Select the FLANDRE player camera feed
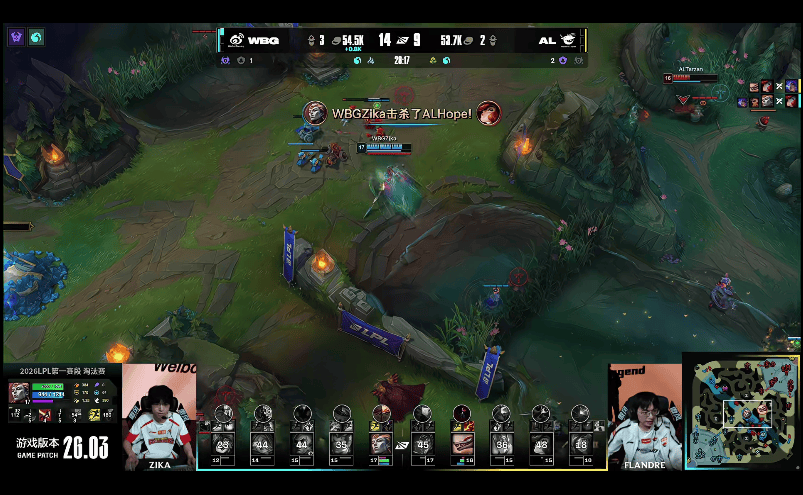The height and width of the screenshot is (495, 803). pos(644,414)
